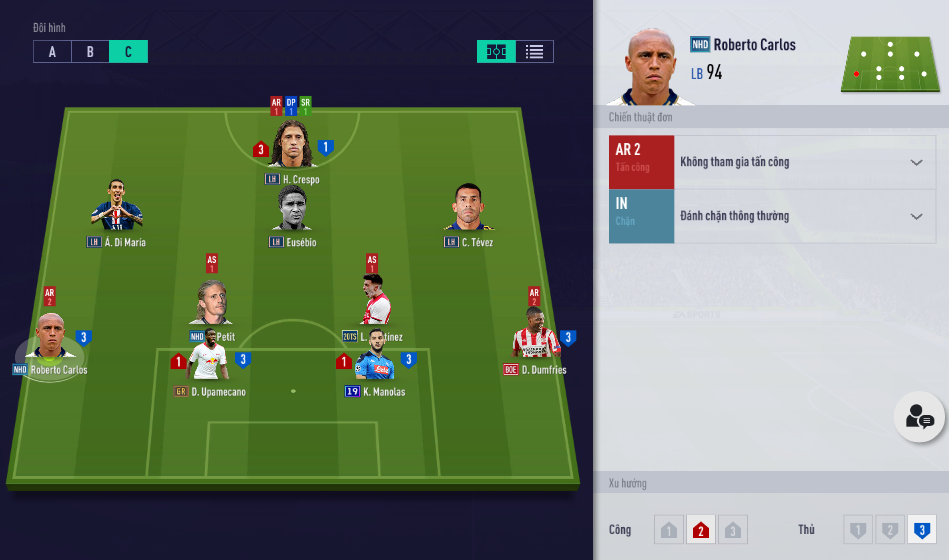Set attack tendency to level 3
949x560 pixels.
click(x=733, y=530)
